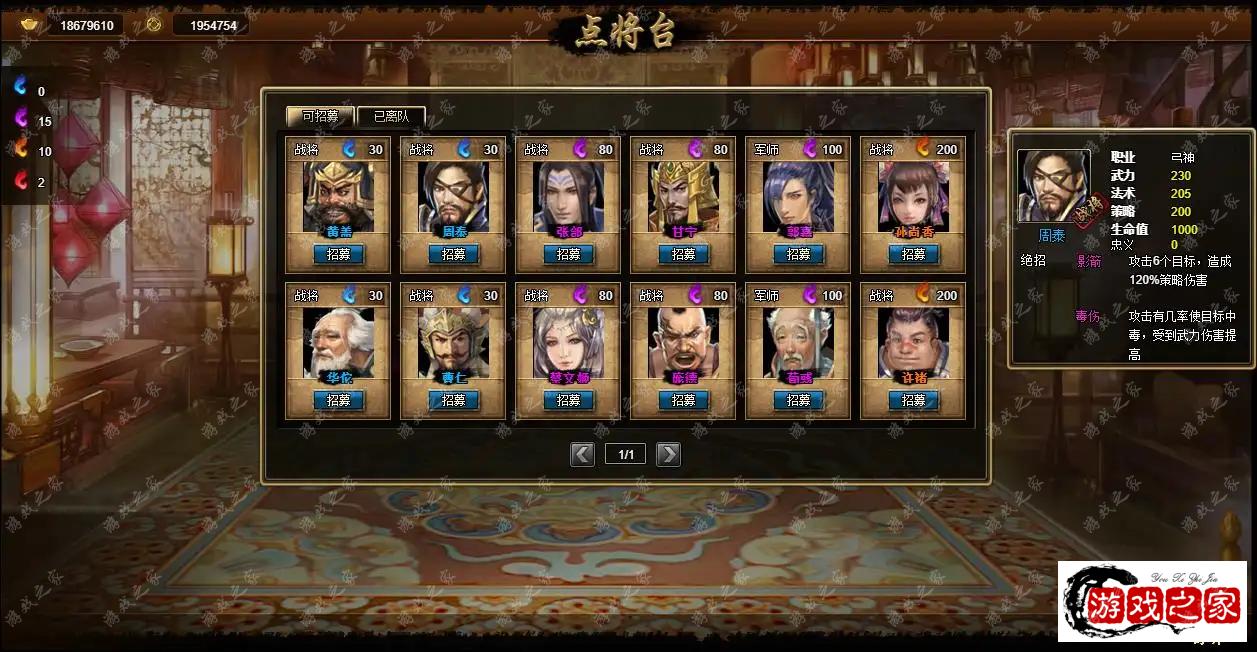Recruit strategist 郭嘉

point(798,254)
